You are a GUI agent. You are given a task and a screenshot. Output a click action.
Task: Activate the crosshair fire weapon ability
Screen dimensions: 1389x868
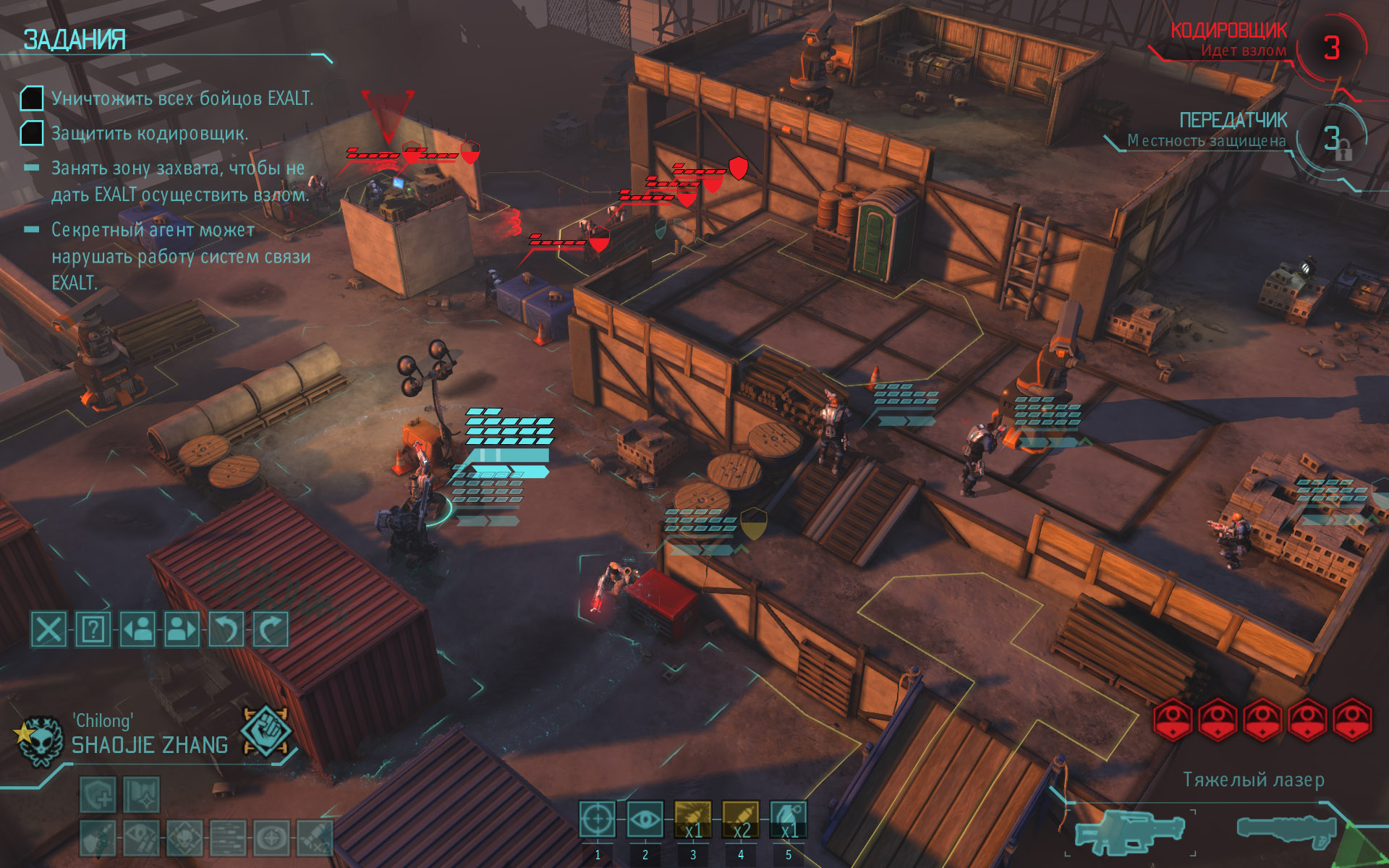pos(598,820)
